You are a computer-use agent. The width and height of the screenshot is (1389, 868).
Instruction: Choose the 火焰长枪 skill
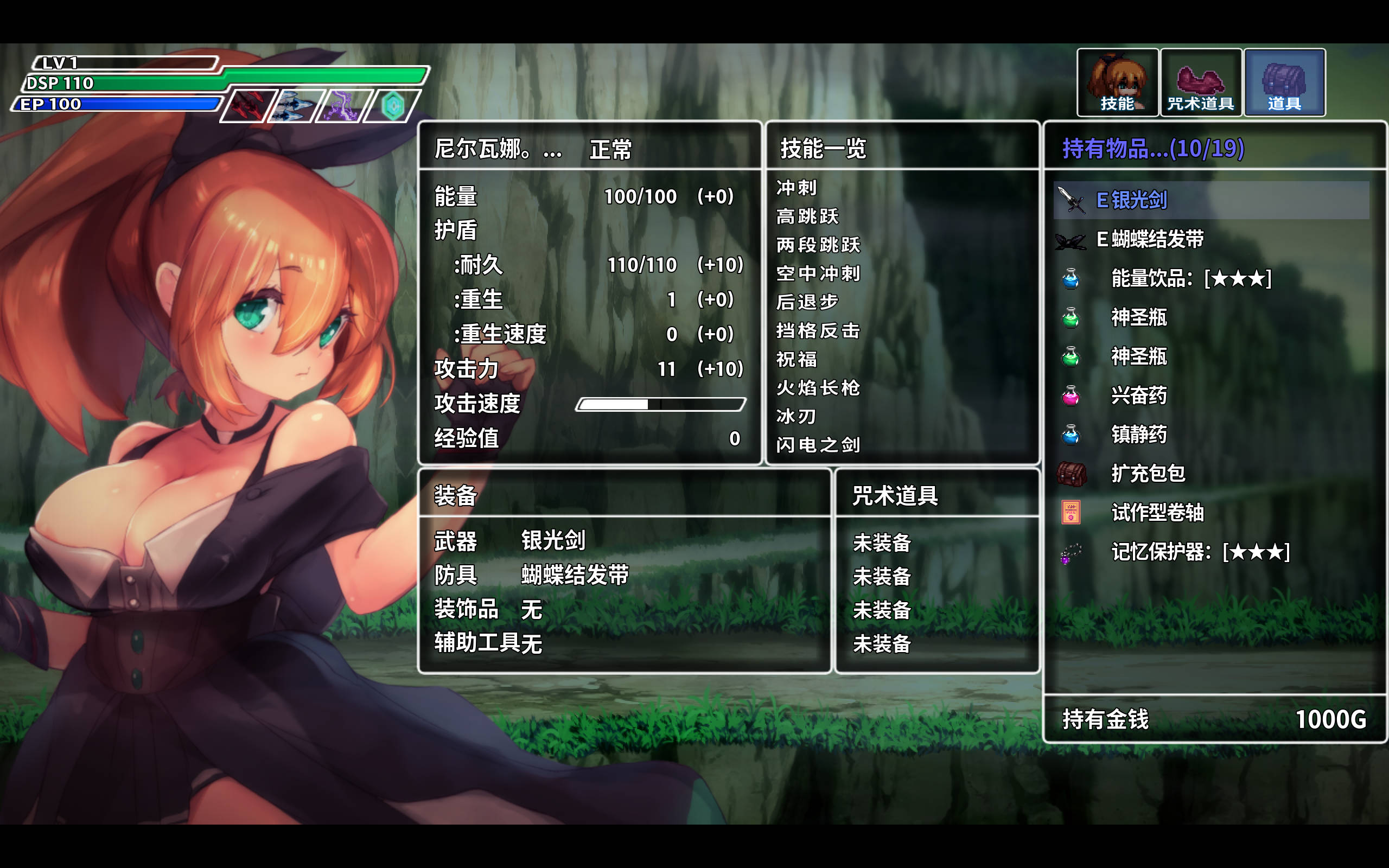pos(818,388)
